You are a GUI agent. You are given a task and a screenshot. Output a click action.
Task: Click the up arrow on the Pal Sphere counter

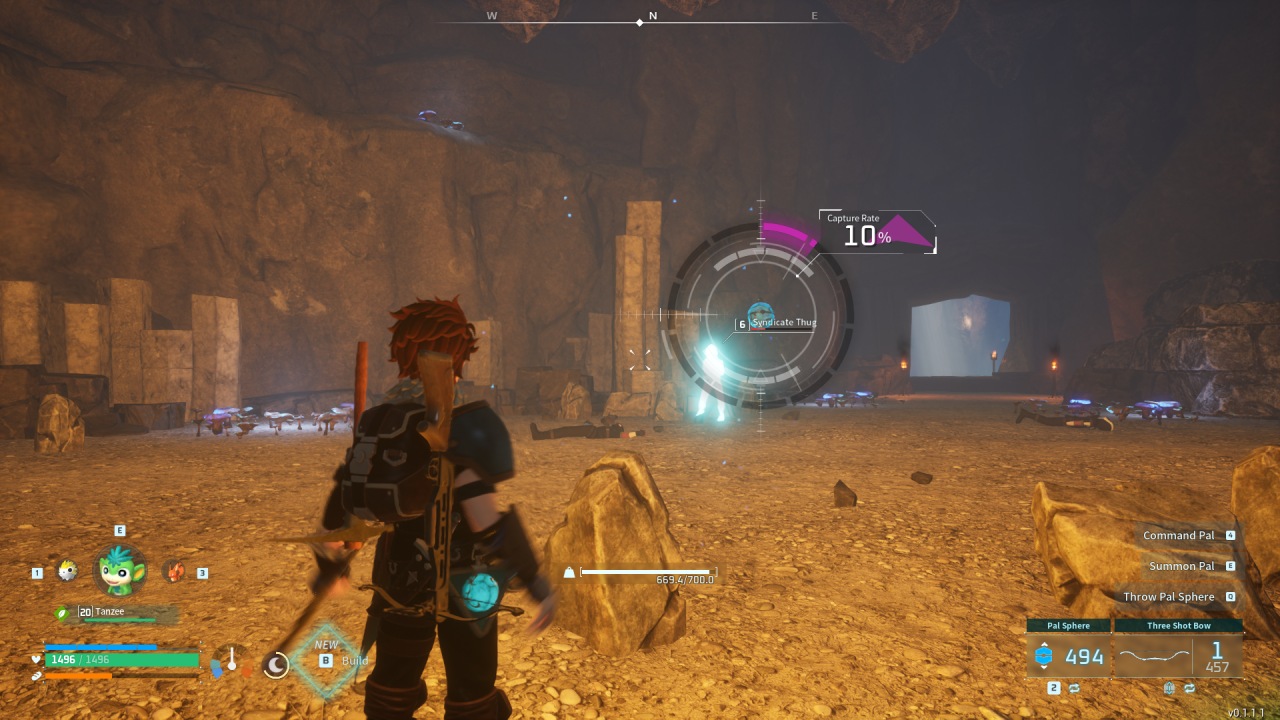[1044, 644]
